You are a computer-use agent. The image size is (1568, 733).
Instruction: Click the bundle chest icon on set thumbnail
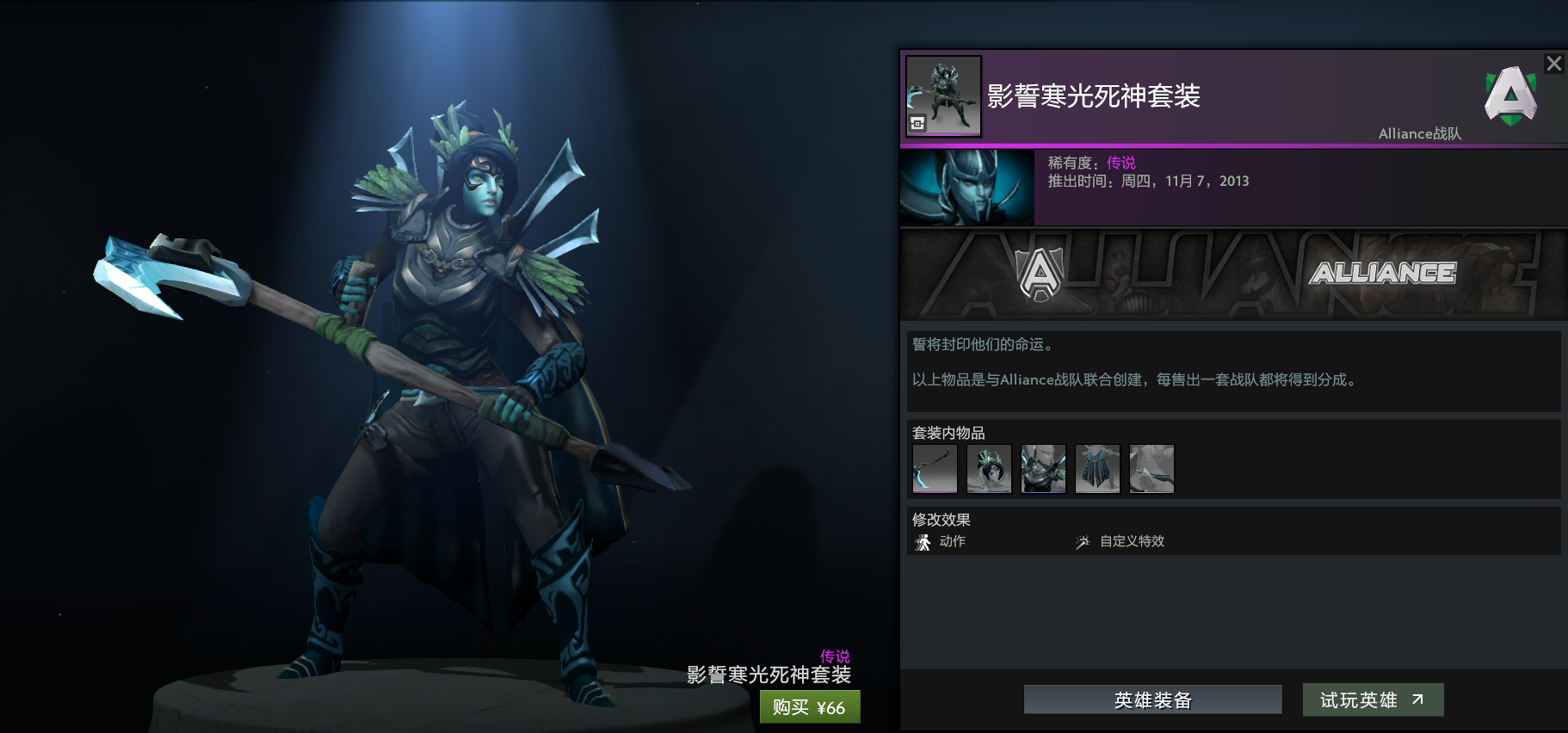[916, 123]
